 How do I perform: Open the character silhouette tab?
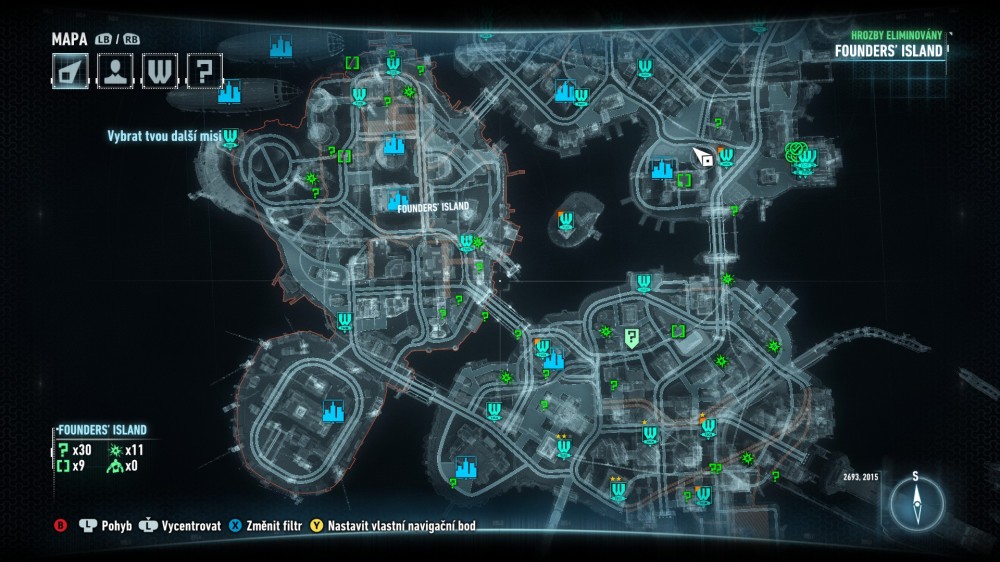point(115,71)
